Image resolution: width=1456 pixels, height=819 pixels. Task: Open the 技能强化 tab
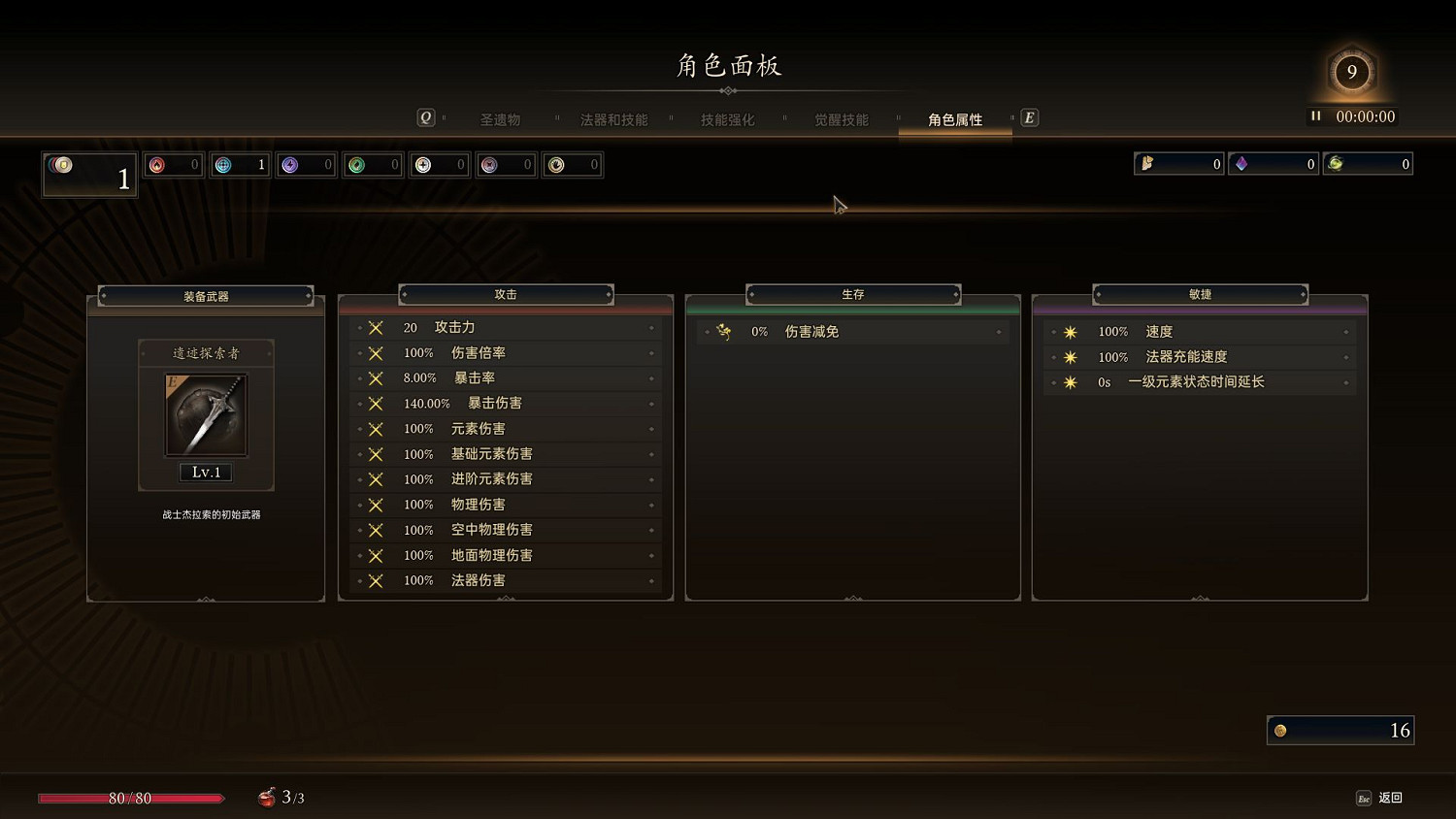click(x=726, y=119)
